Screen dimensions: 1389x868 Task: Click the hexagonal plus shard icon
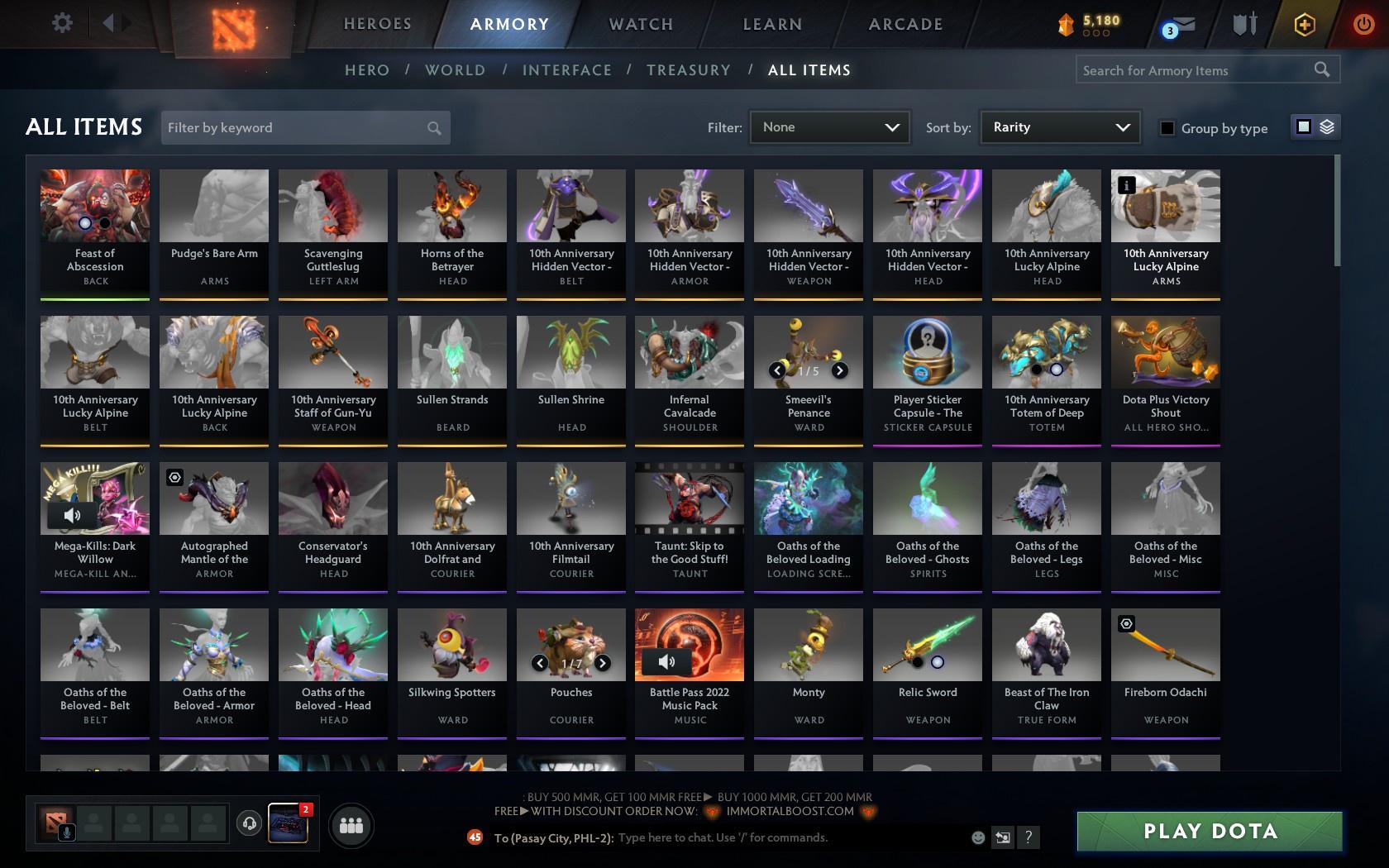click(1305, 25)
